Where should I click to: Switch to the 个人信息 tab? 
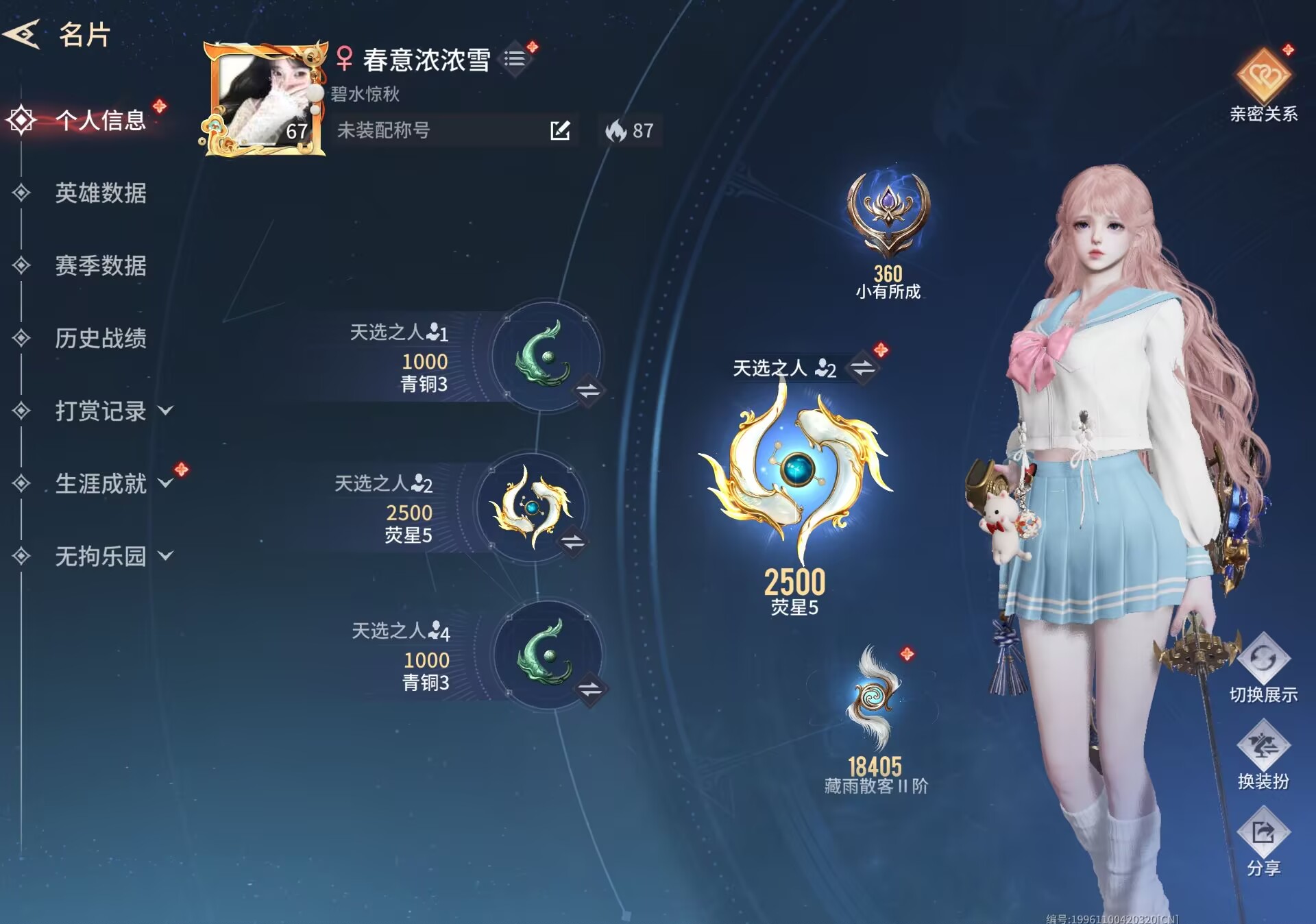[x=100, y=121]
